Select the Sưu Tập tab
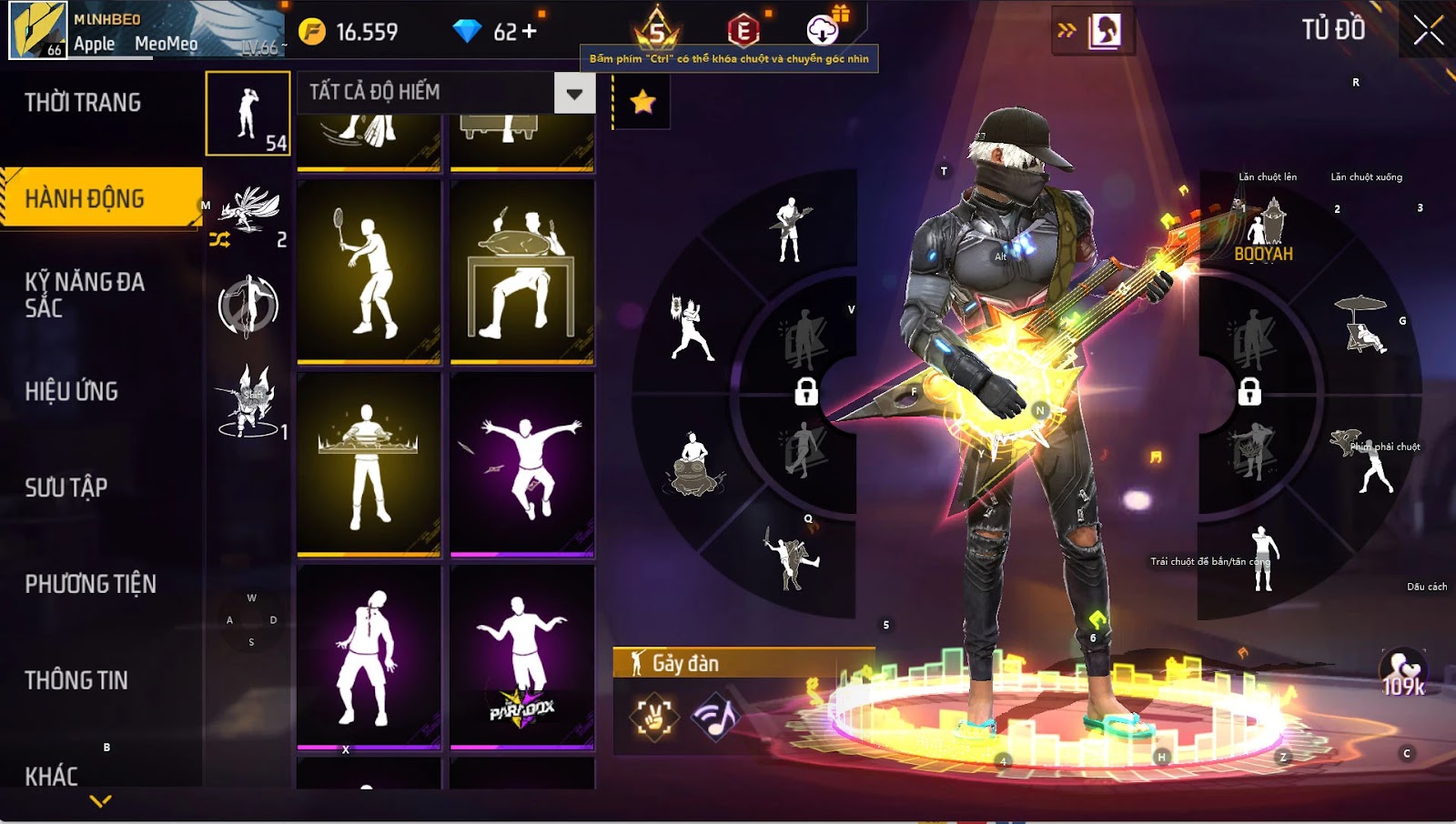The width and height of the screenshot is (1456, 824). 66,487
